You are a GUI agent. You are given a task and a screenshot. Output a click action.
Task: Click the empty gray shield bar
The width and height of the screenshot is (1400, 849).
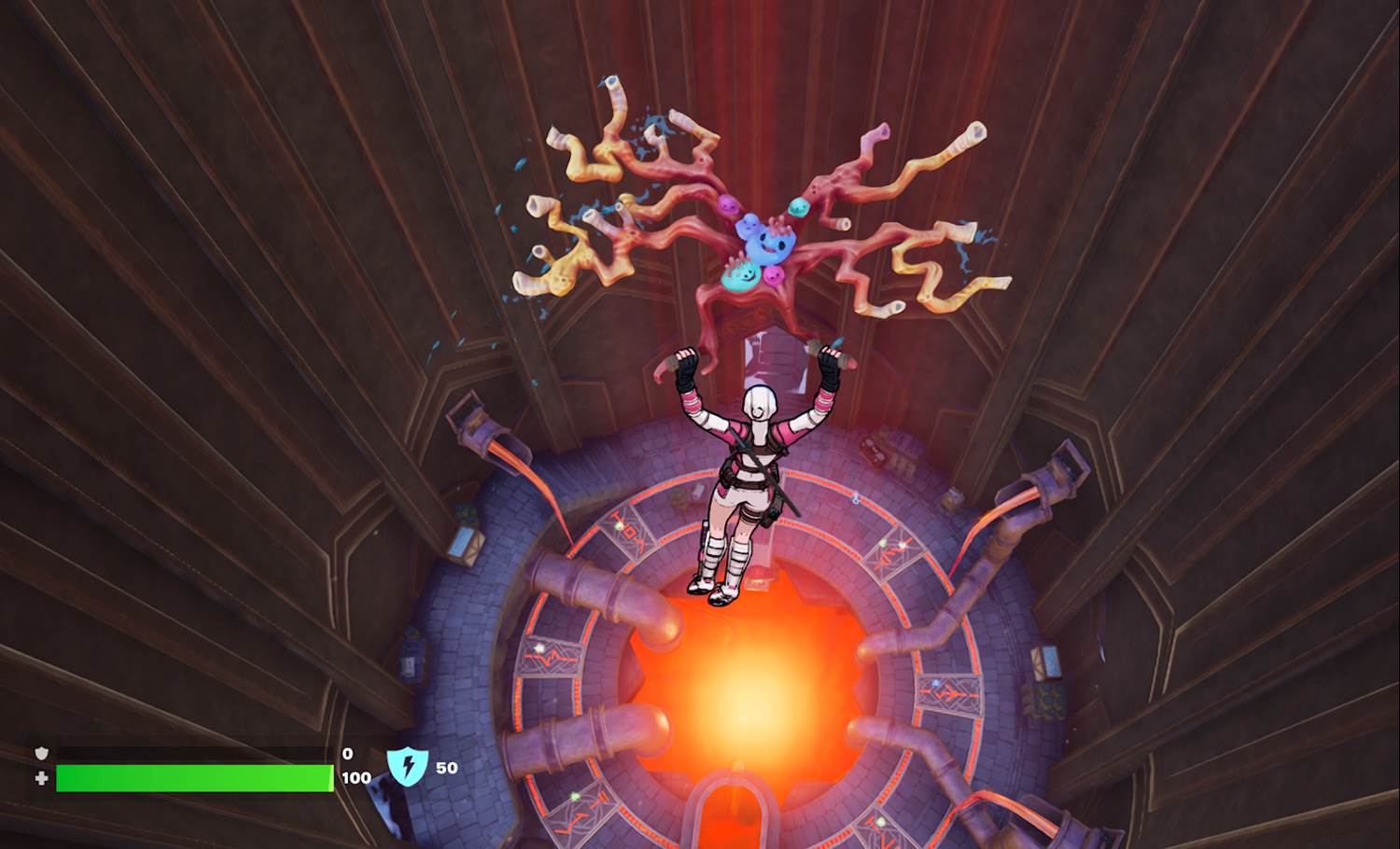point(191,752)
